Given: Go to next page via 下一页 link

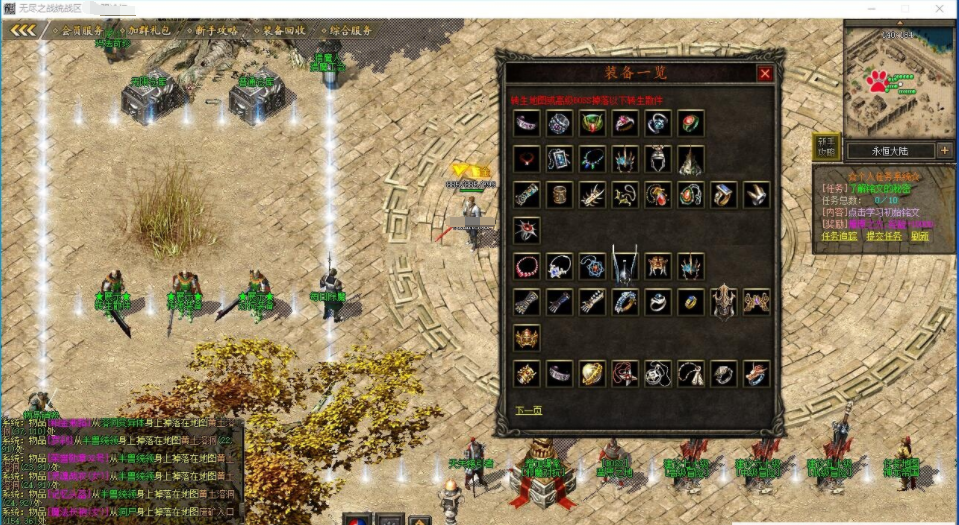Looking at the screenshot, I should 529,410.
